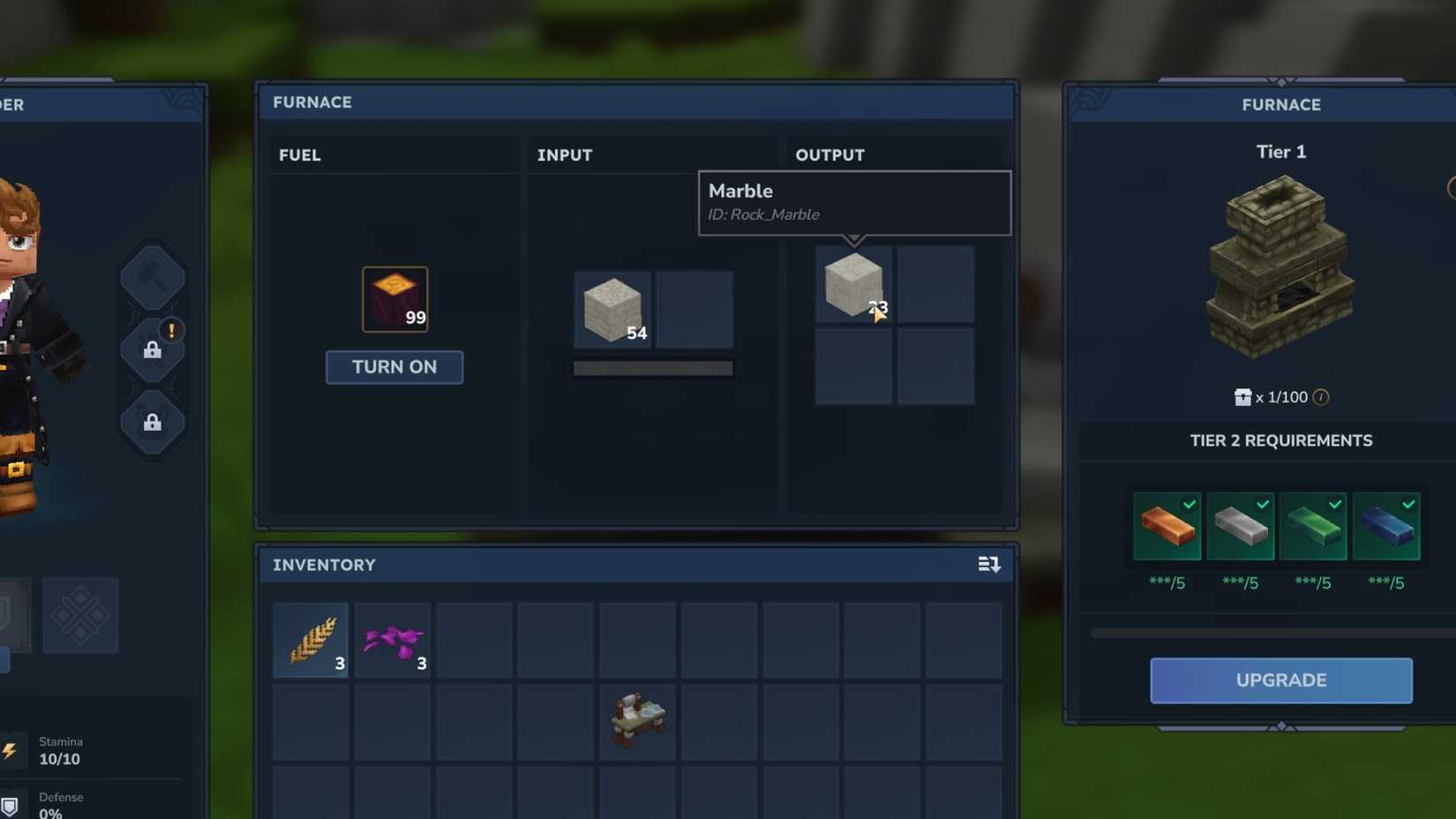Open the info icon beside the 1/100 storage counter
Viewport: 1456px width, 819px height.
pyautogui.click(x=1320, y=397)
